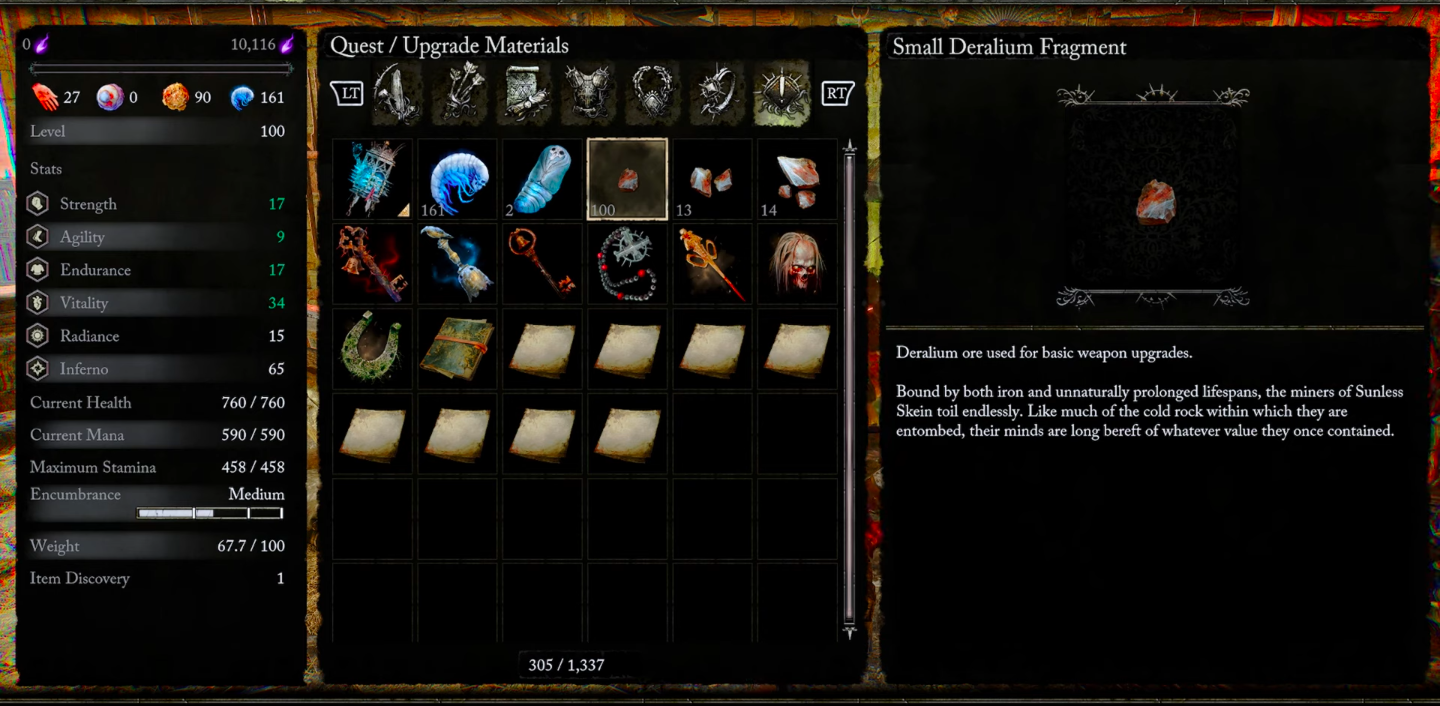Switch to the chest armor tab
This screenshot has width=1440, height=706.
[x=589, y=93]
